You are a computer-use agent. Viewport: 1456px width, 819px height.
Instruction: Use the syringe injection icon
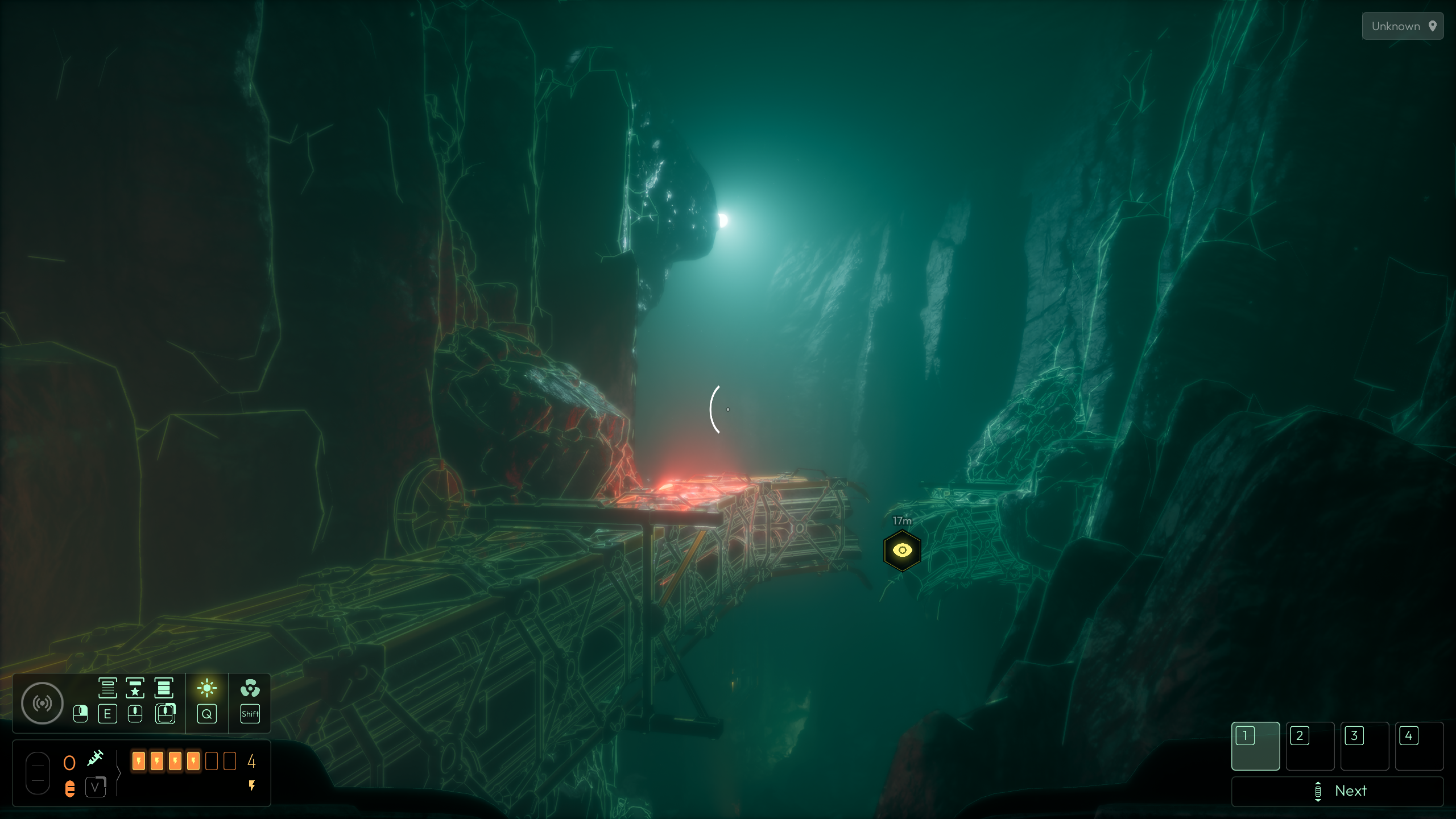tap(95, 758)
